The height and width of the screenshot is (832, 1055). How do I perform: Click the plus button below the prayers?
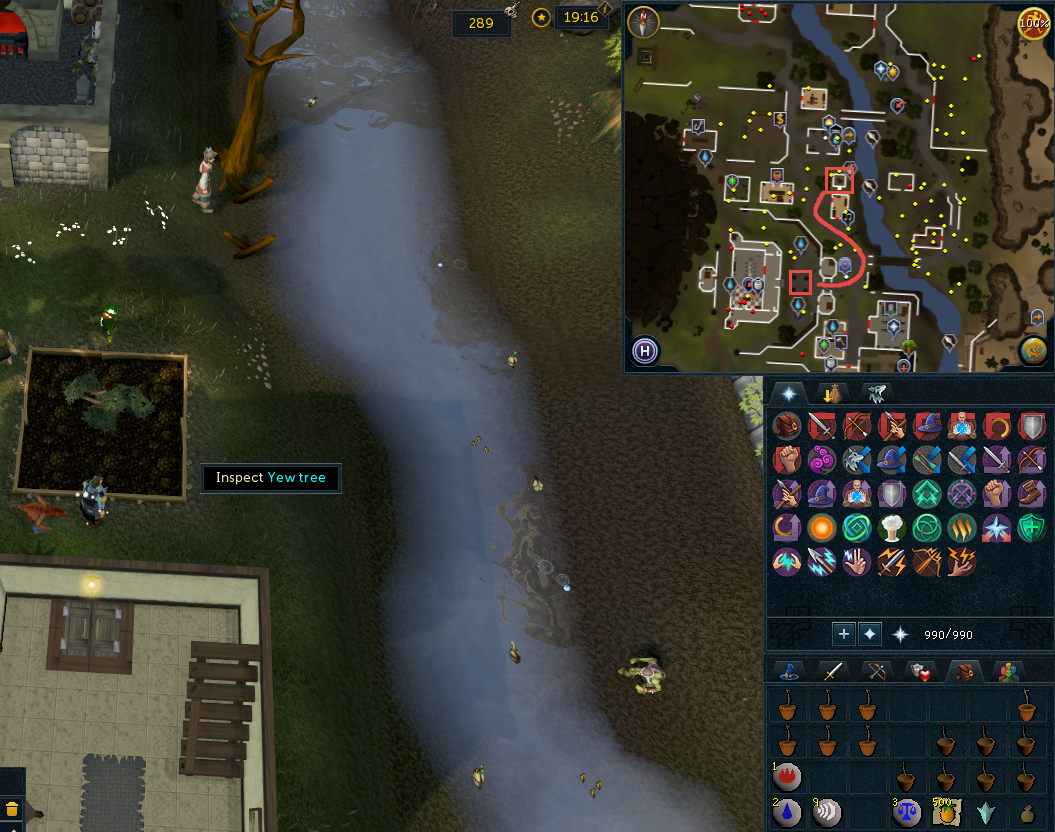tap(844, 634)
